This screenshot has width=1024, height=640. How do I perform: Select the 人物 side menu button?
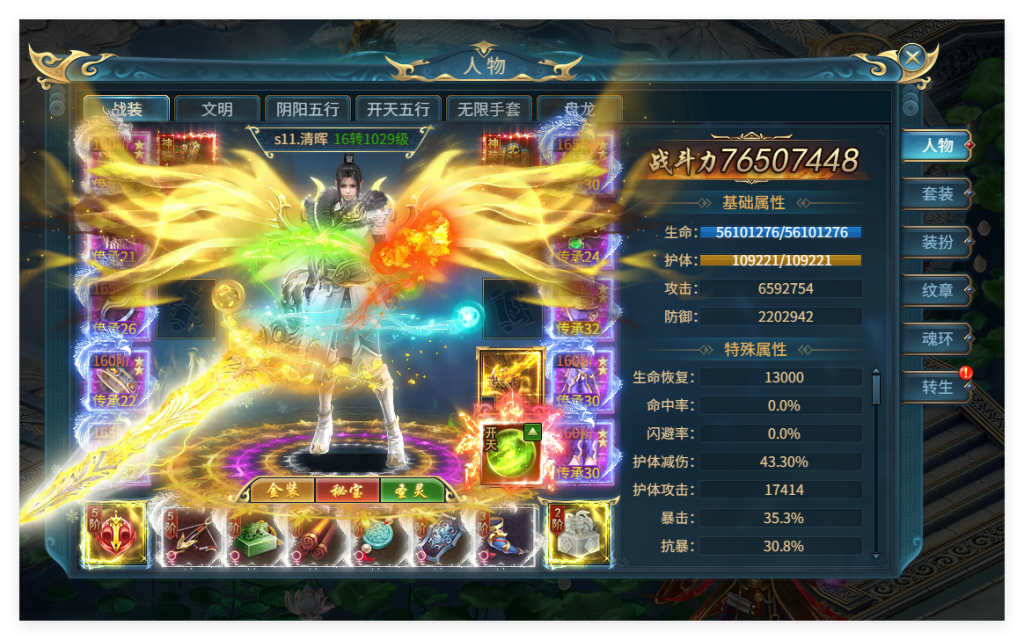937,146
